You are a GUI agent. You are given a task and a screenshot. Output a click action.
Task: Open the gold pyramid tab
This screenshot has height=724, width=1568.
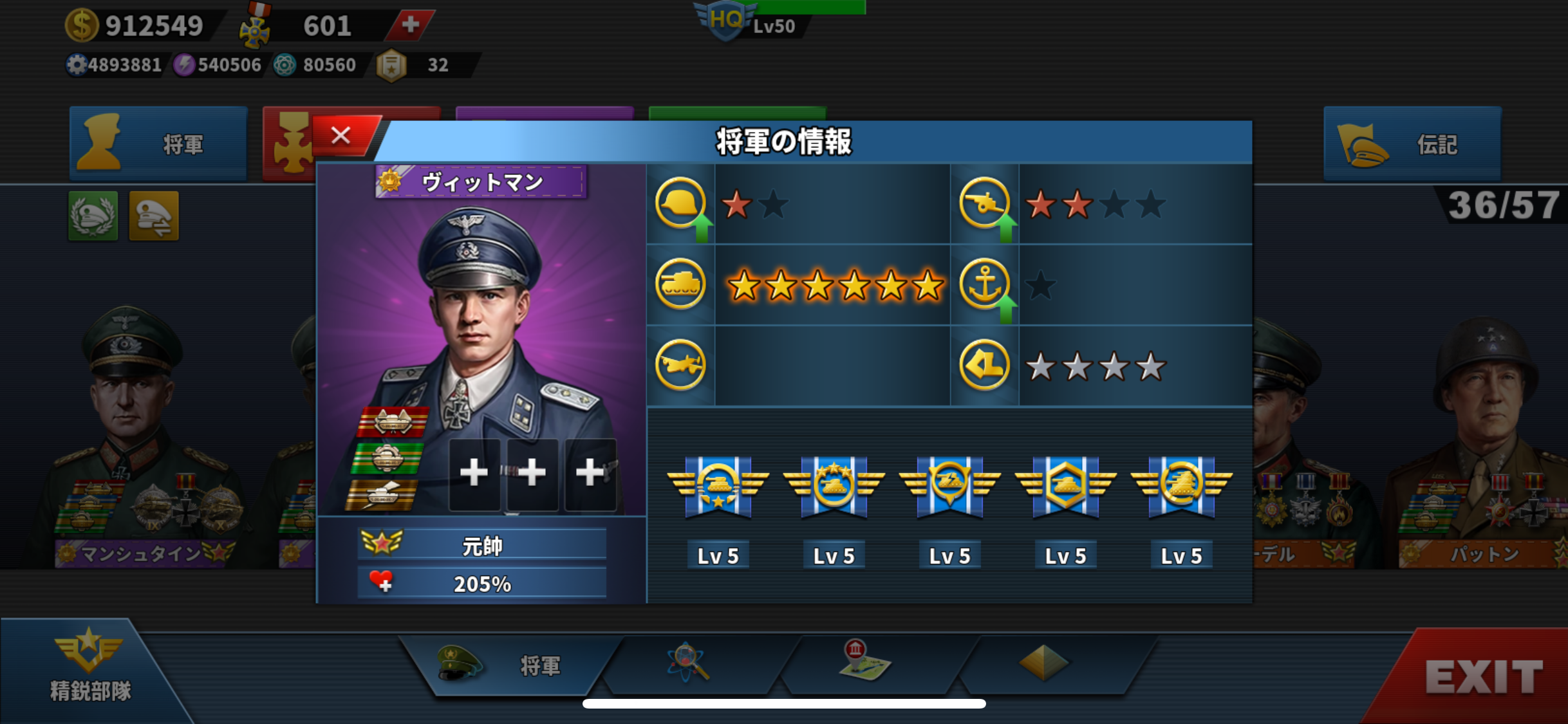(1043, 663)
